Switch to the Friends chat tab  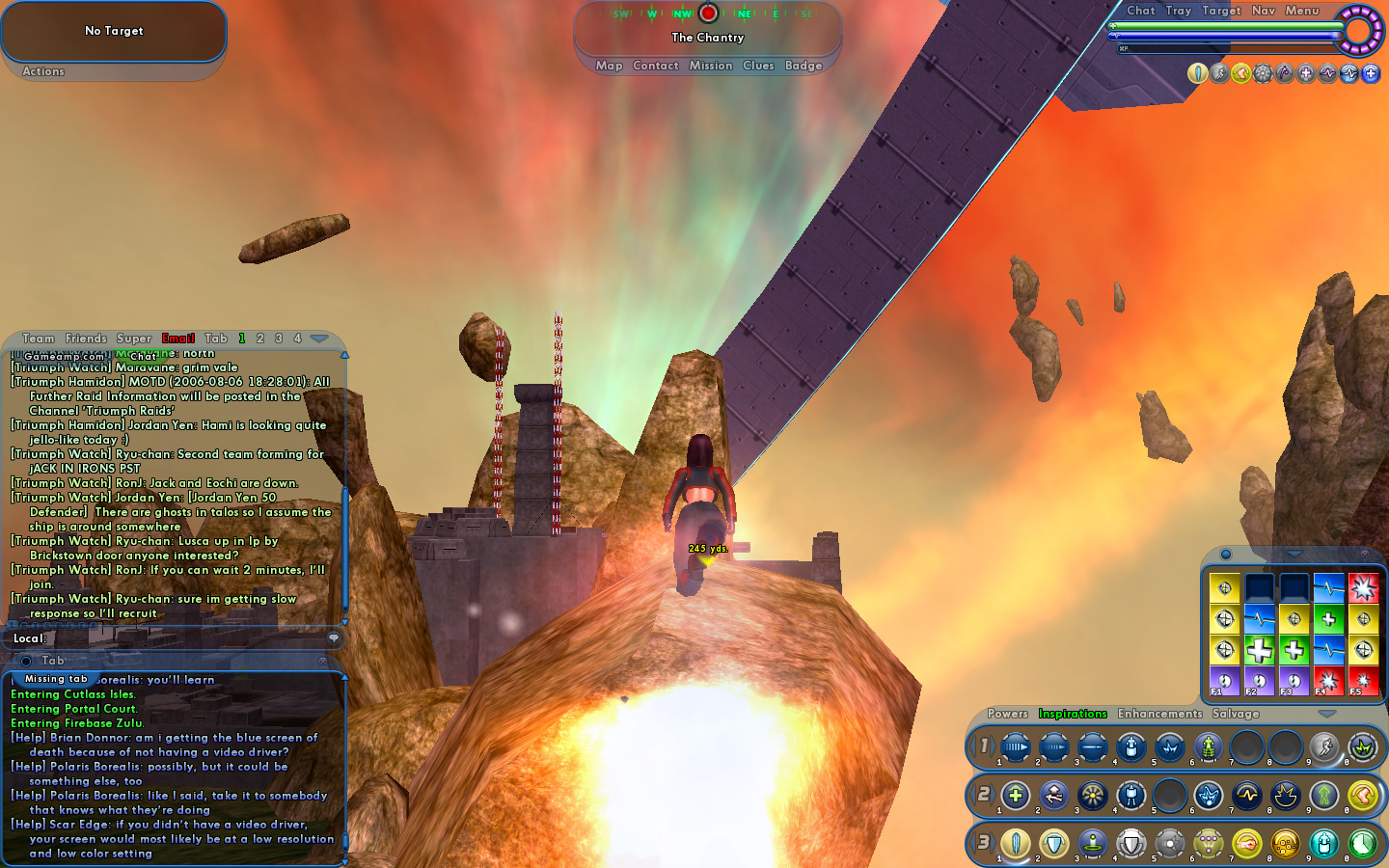pyautogui.click(x=86, y=339)
